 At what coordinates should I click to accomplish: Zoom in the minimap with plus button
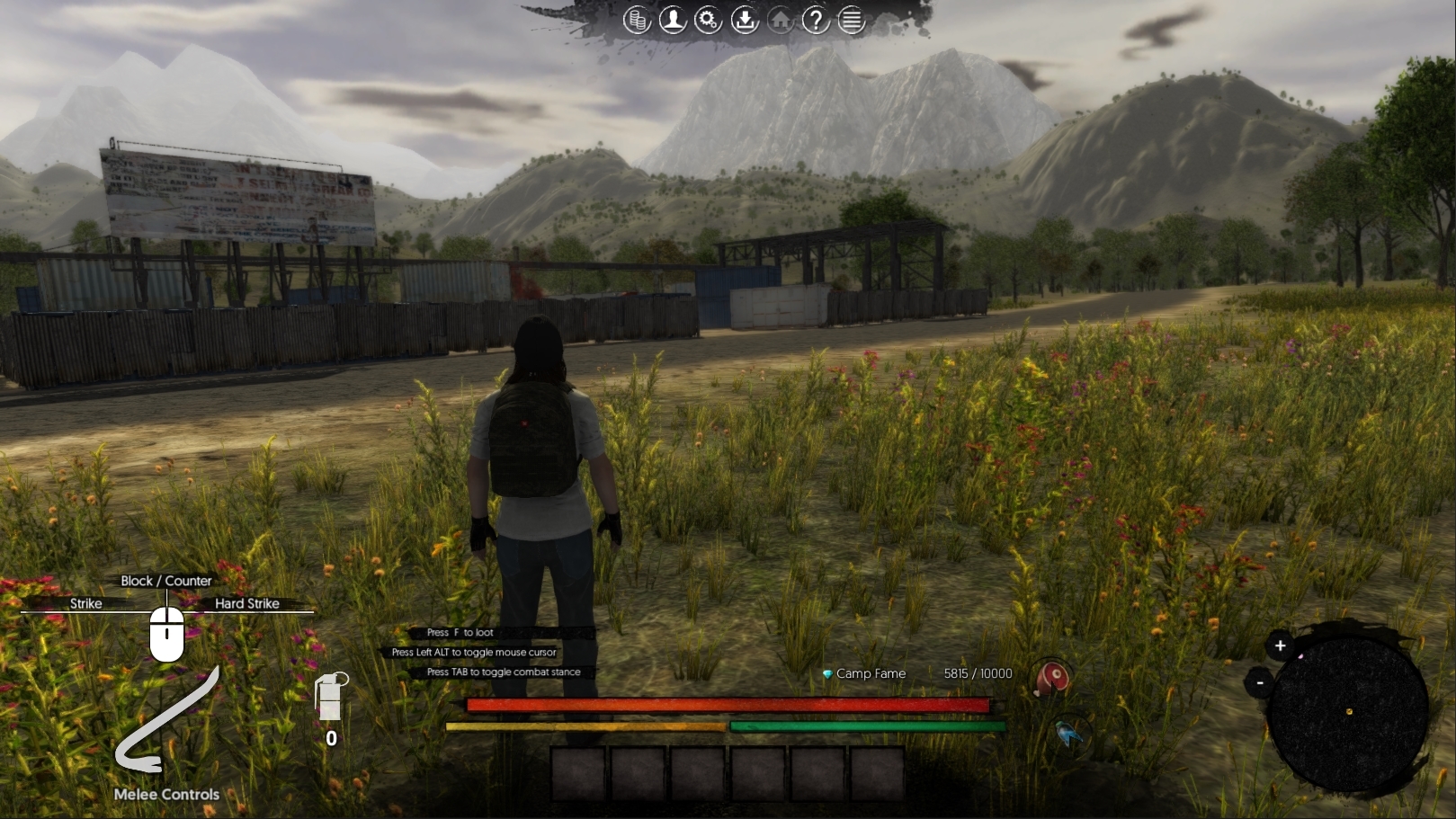pyautogui.click(x=1280, y=645)
